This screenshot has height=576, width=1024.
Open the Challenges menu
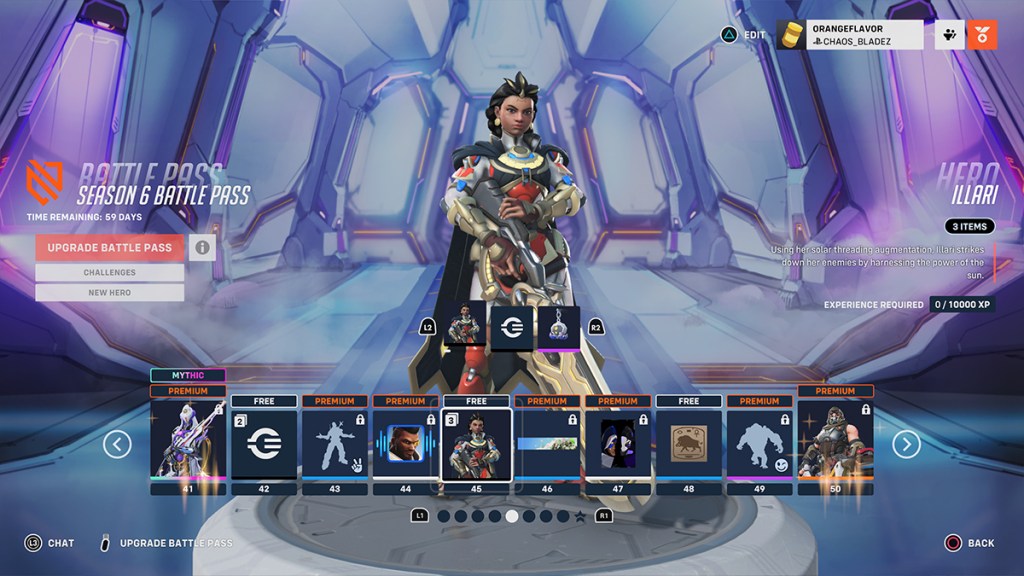110,272
